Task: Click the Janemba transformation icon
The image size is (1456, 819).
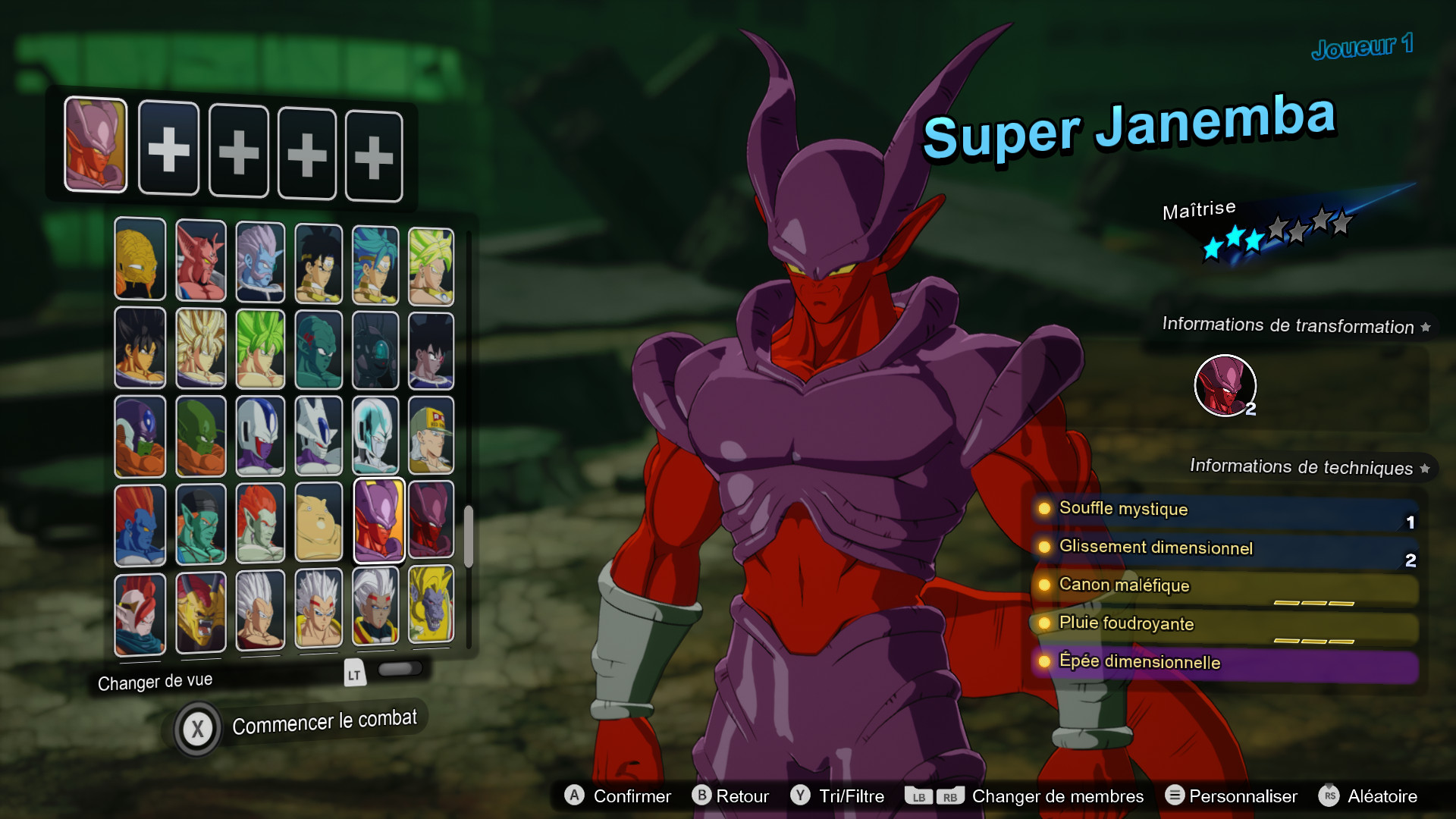Action: [x=1226, y=386]
